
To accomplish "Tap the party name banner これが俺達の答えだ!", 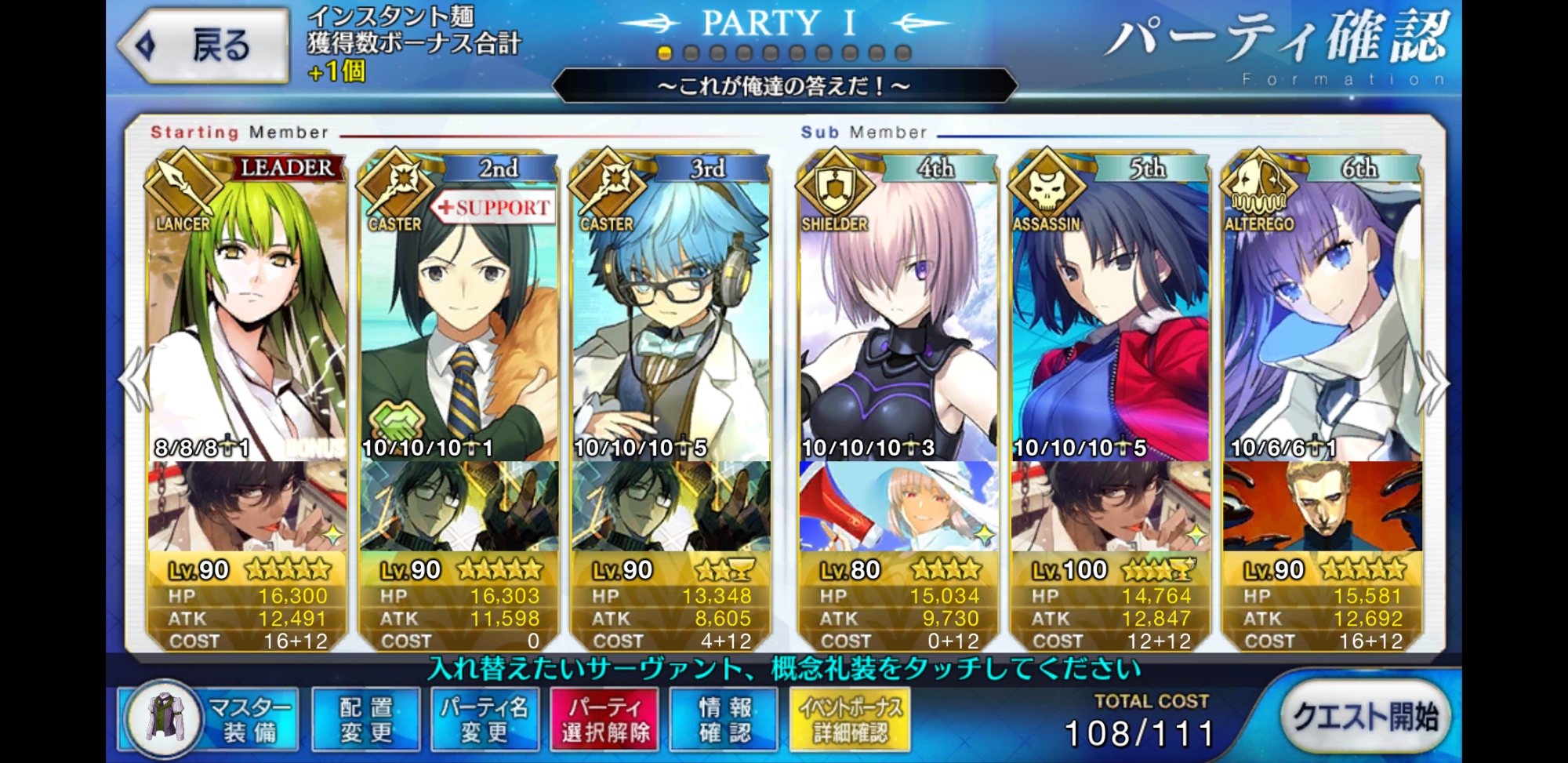I will (784, 85).
